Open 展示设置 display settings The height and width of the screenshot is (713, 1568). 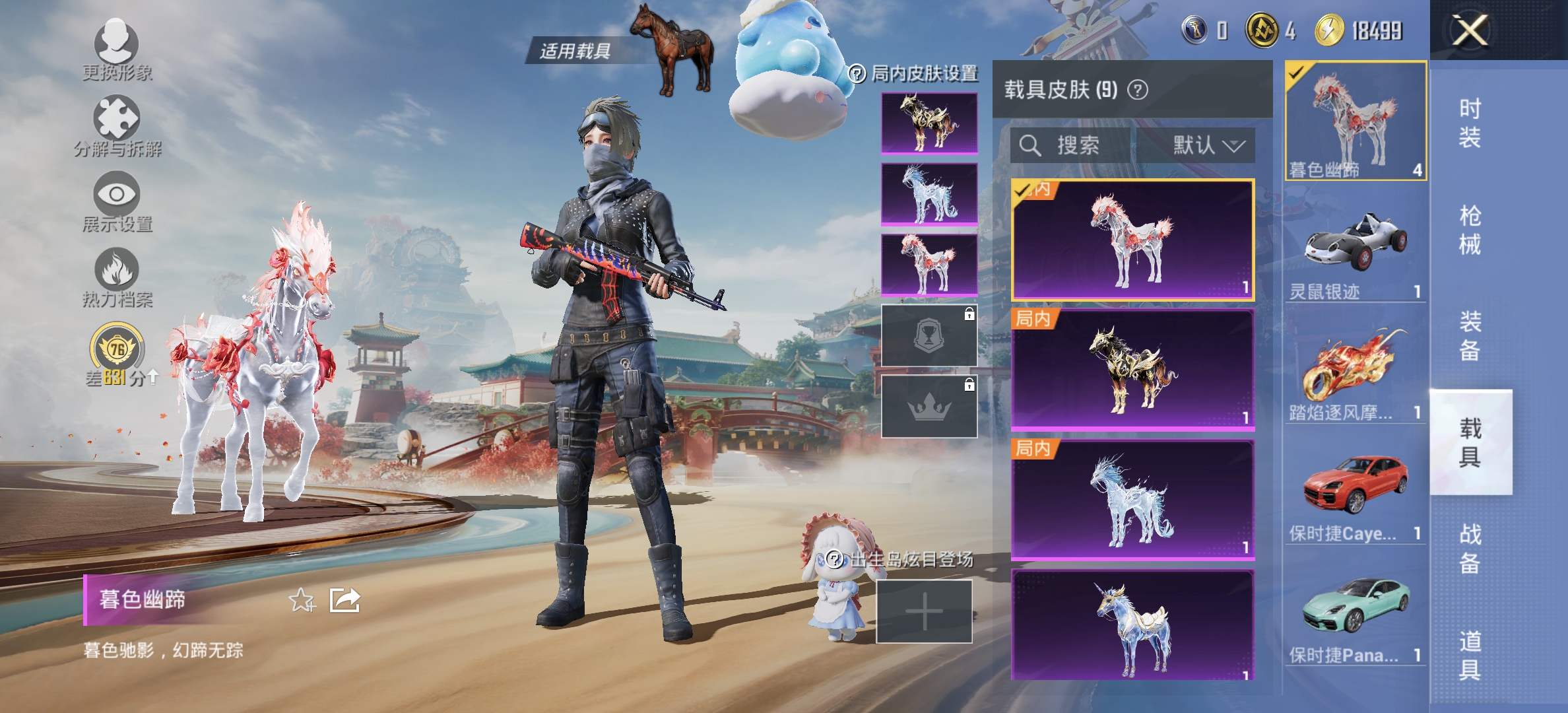[117, 201]
